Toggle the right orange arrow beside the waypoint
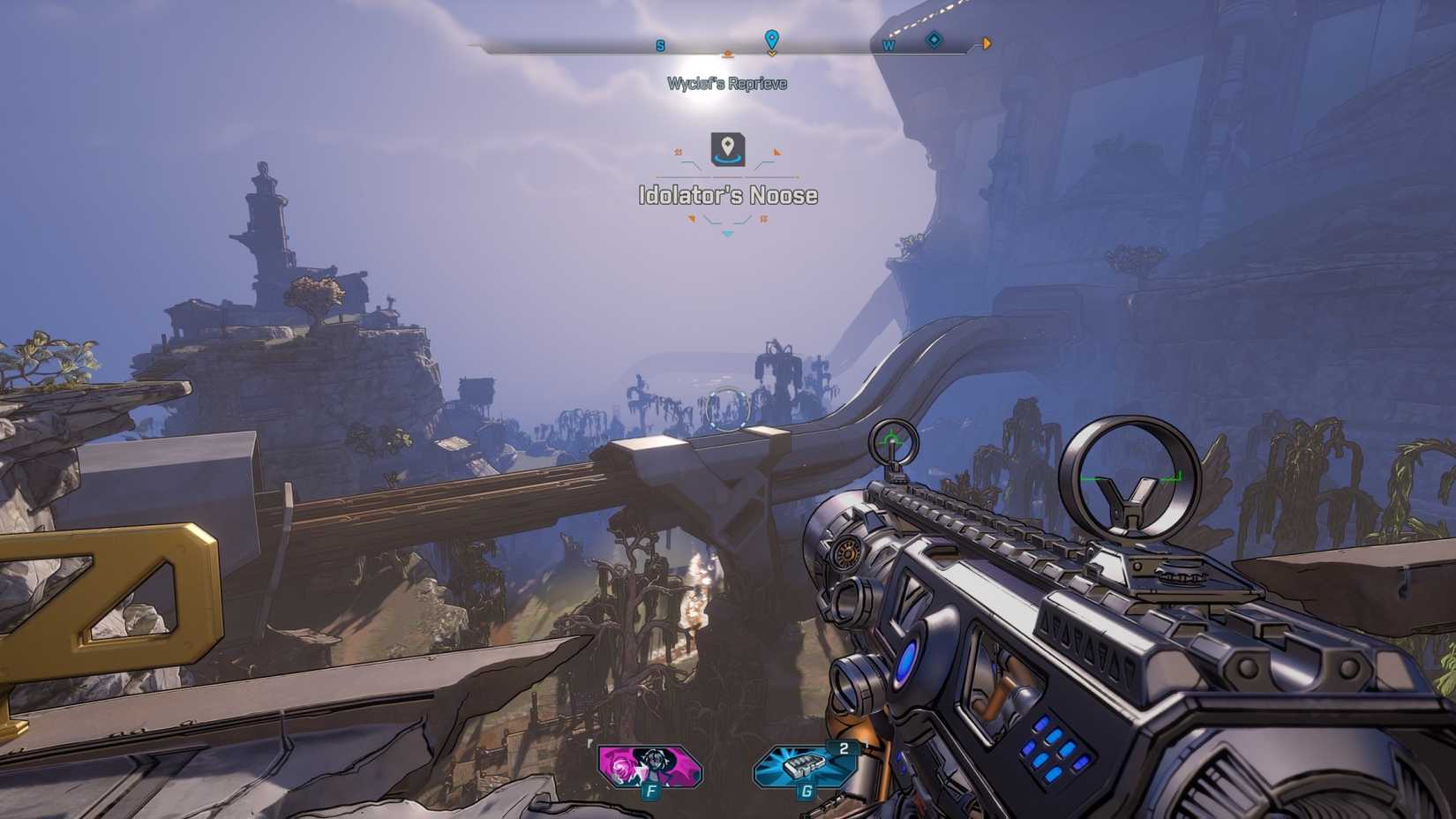Screen dimensions: 1456x819 (x=776, y=151)
